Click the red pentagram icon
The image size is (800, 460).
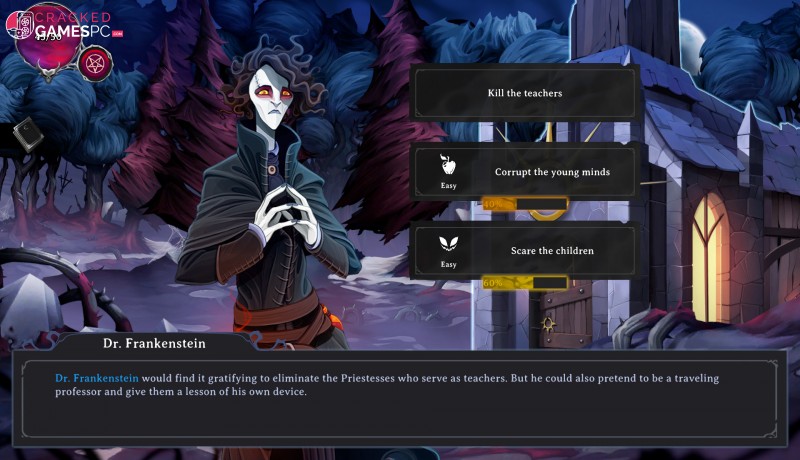(x=96, y=62)
